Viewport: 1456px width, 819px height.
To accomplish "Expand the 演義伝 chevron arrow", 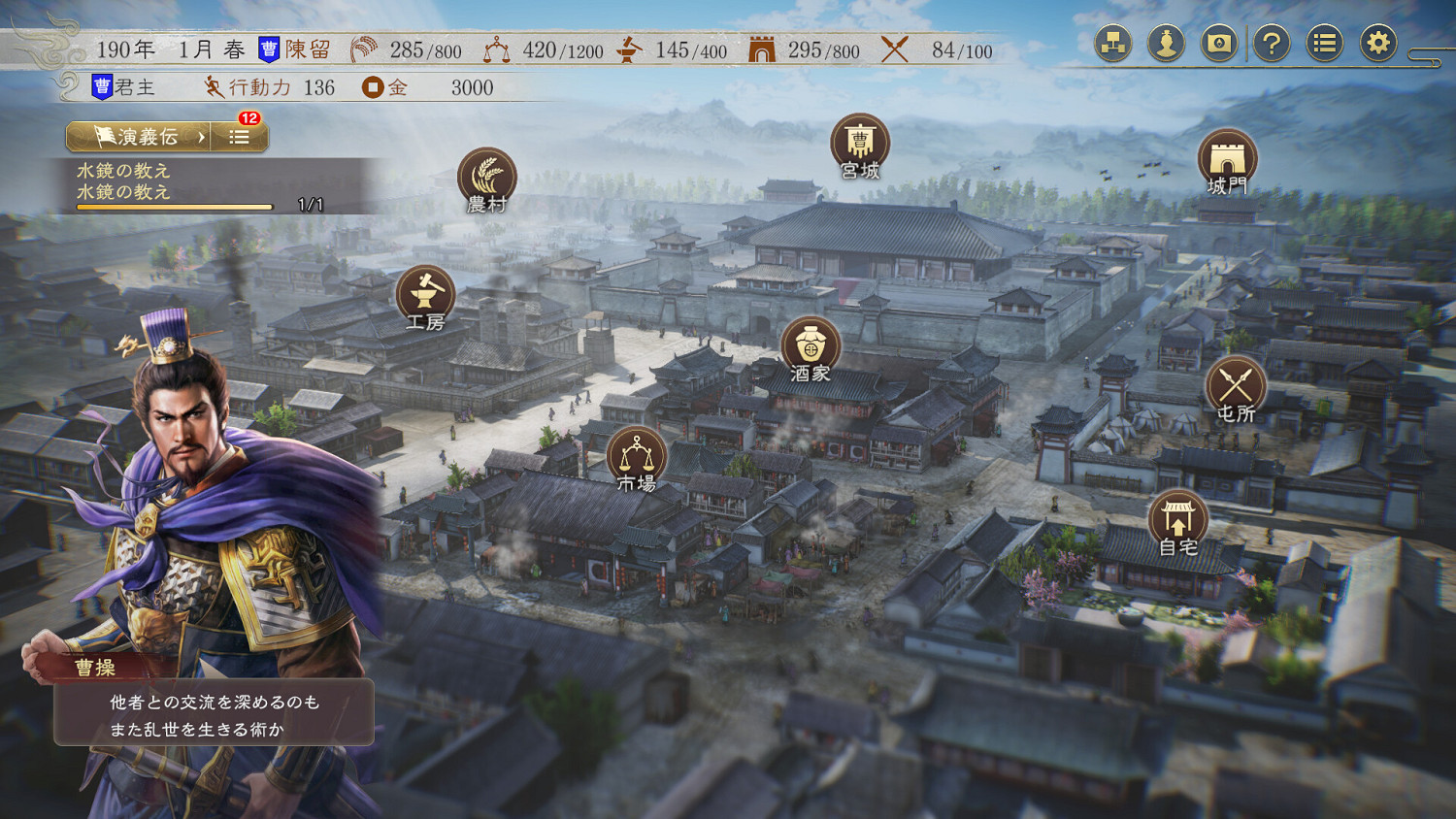I will pos(201,137).
